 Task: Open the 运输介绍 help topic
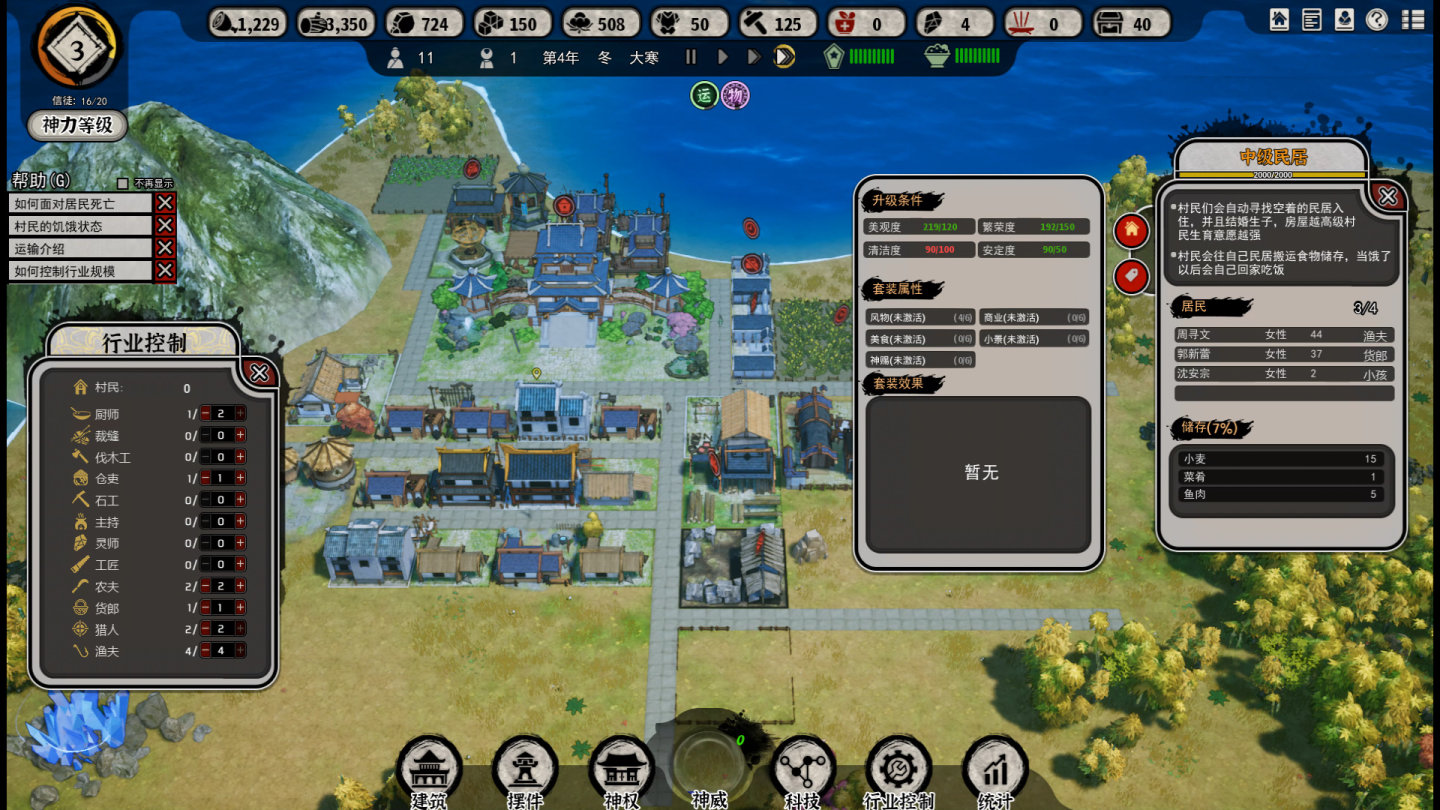click(80, 248)
